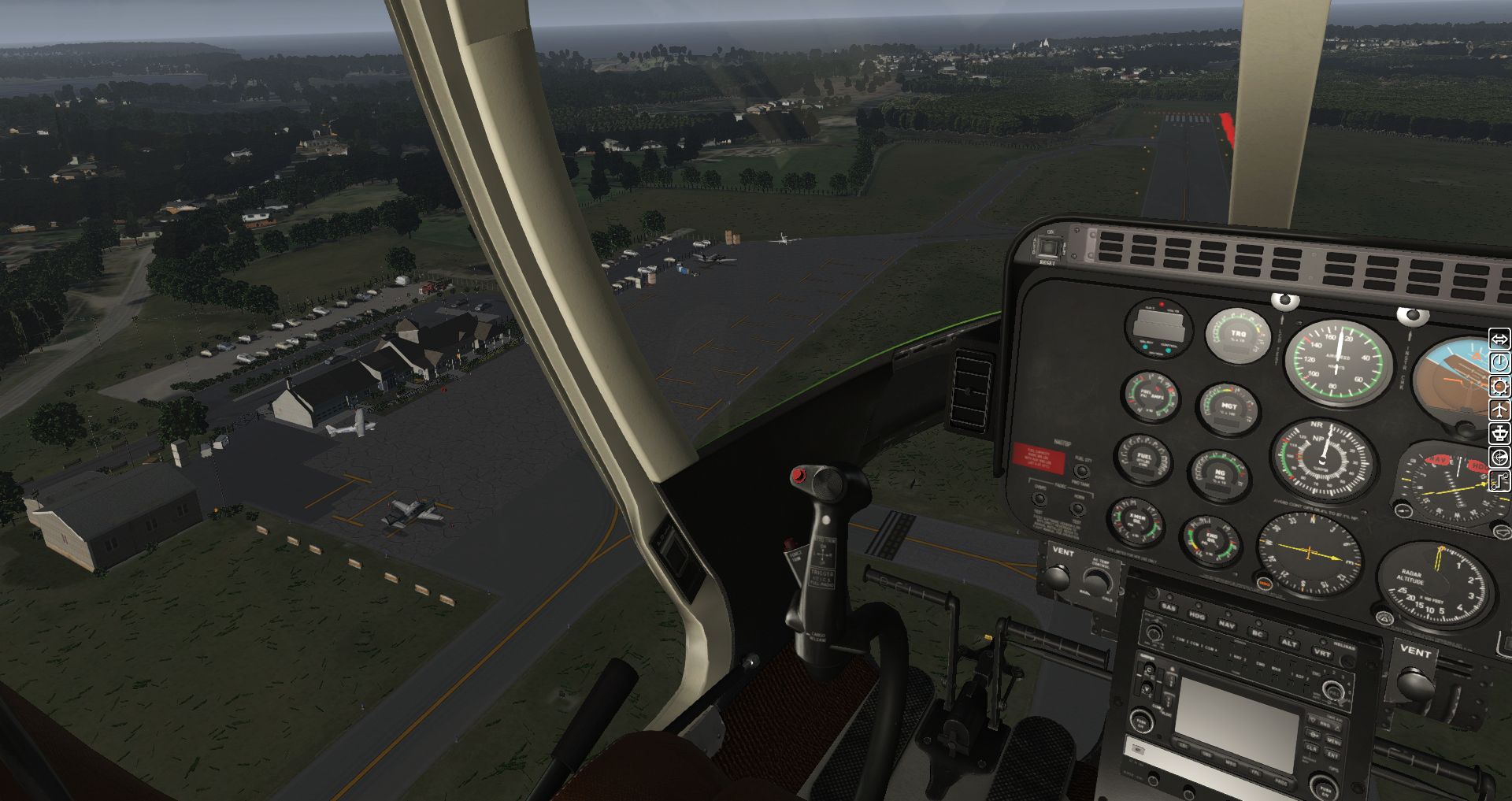1512x801 pixels.
Task: Click the VRT autopilot button
Action: pyautogui.click(x=1322, y=653)
